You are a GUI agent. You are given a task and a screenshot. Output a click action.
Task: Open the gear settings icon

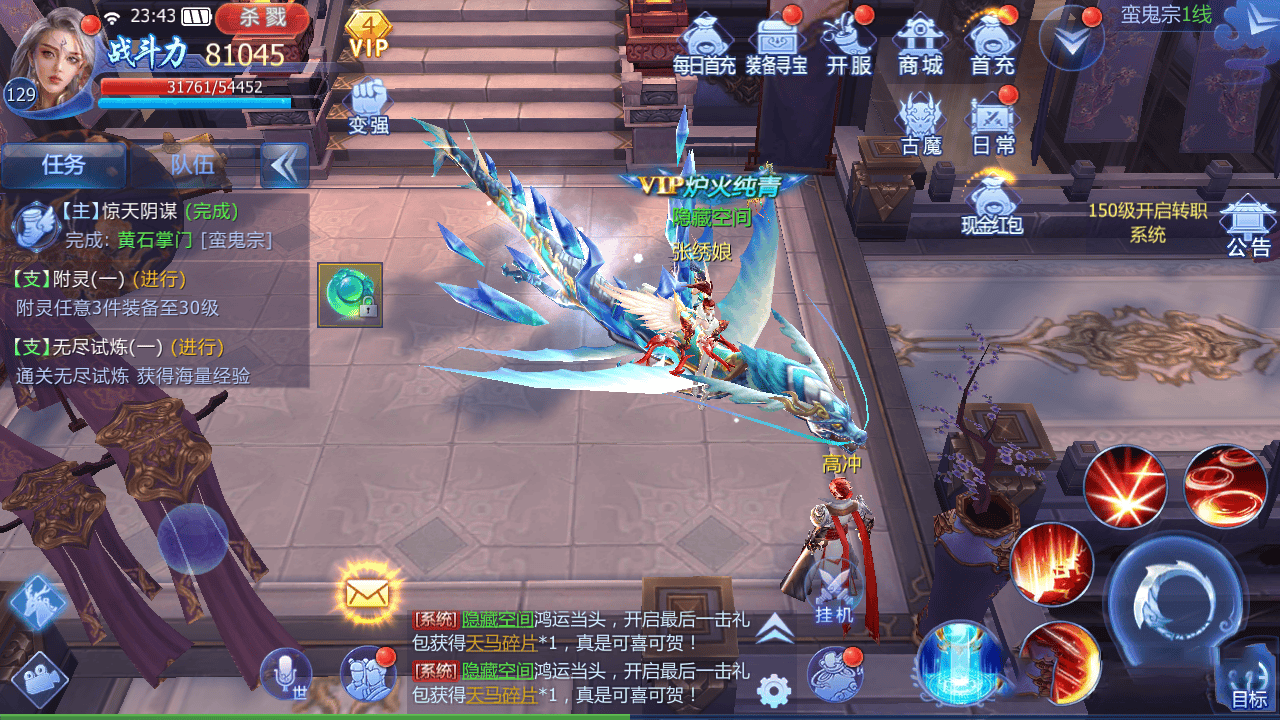pos(774,690)
